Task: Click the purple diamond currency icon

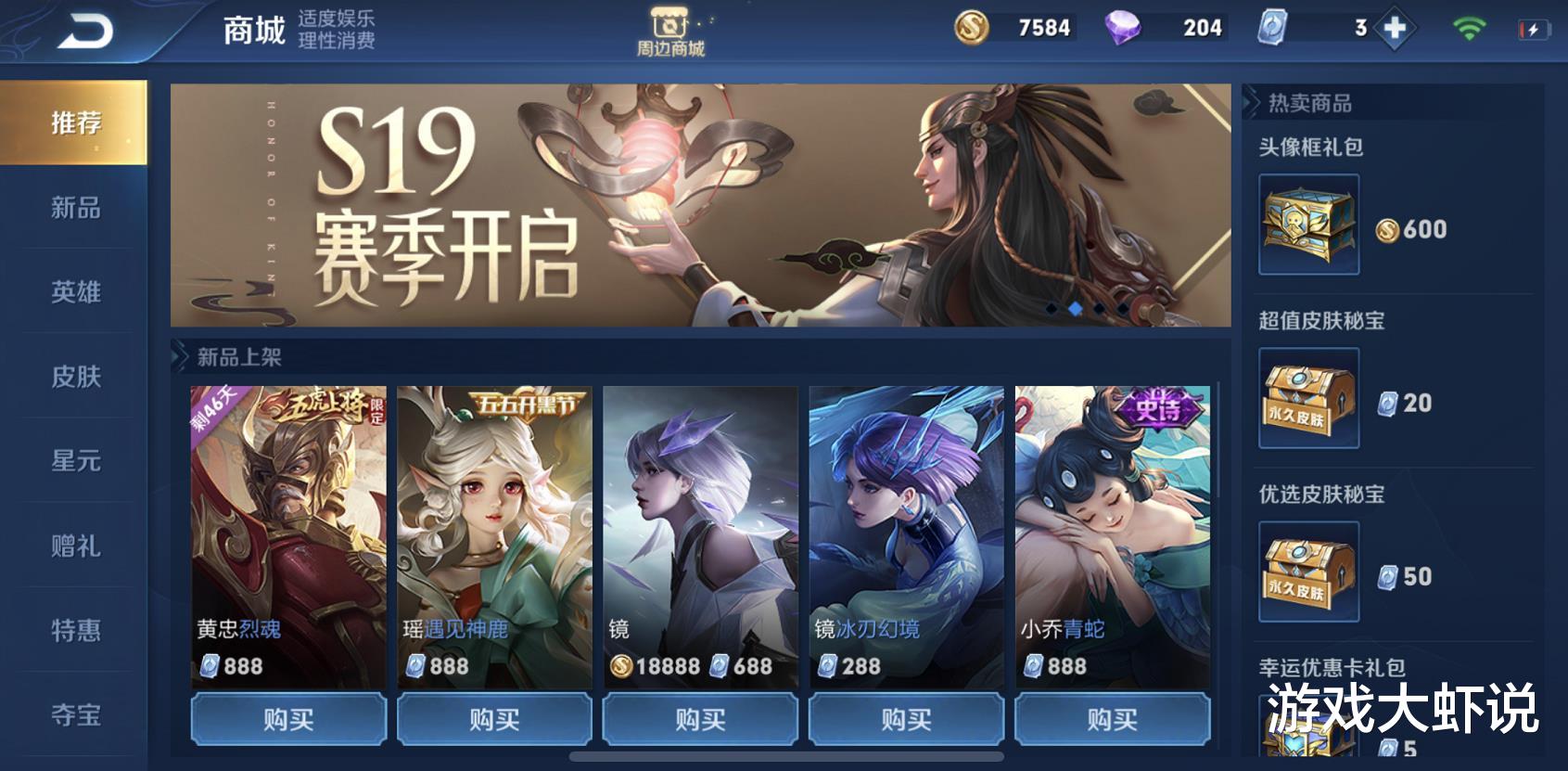Action: tap(1123, 28)
